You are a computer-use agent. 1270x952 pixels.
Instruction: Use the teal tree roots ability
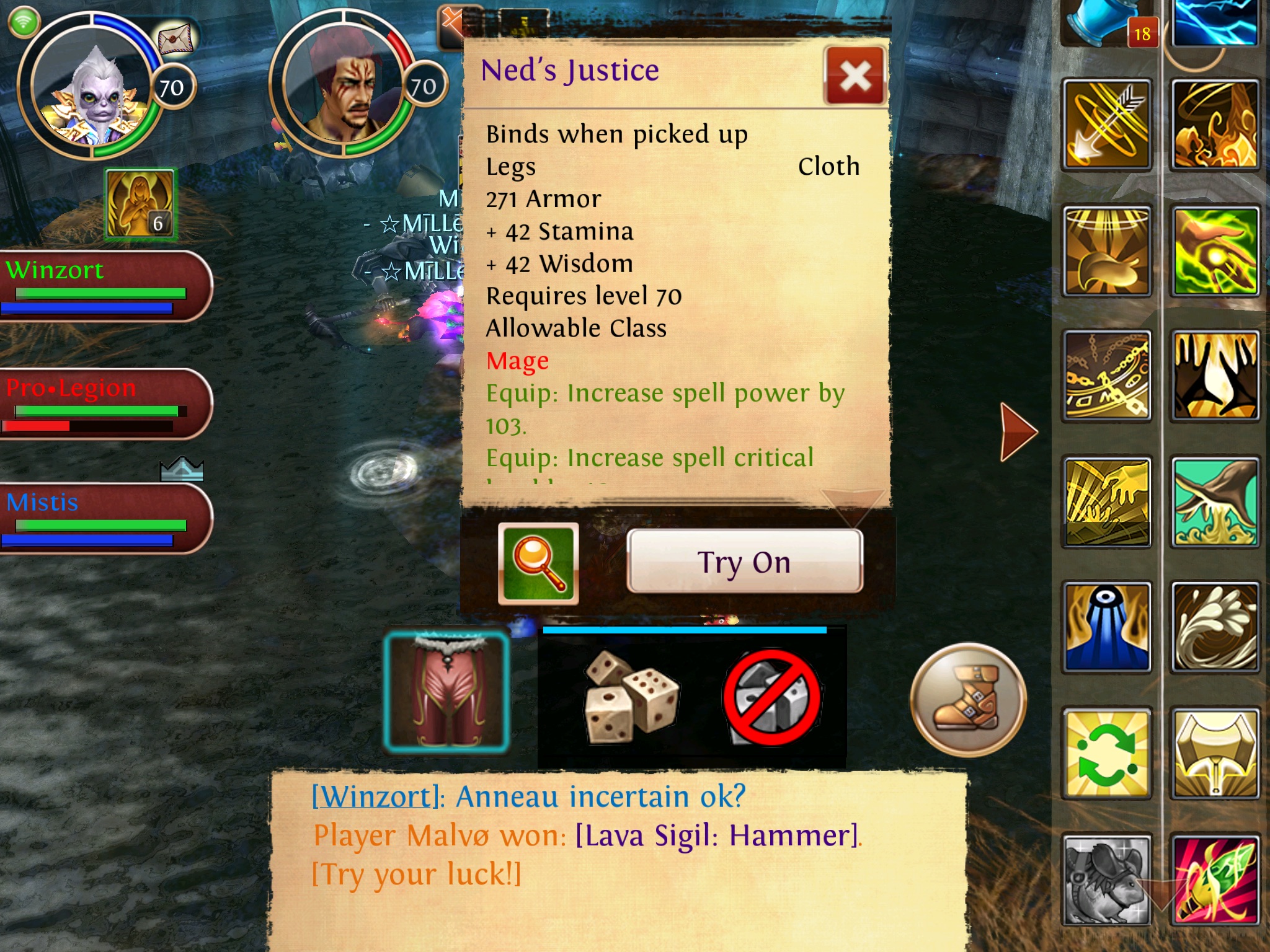[x=1215, y=502]
